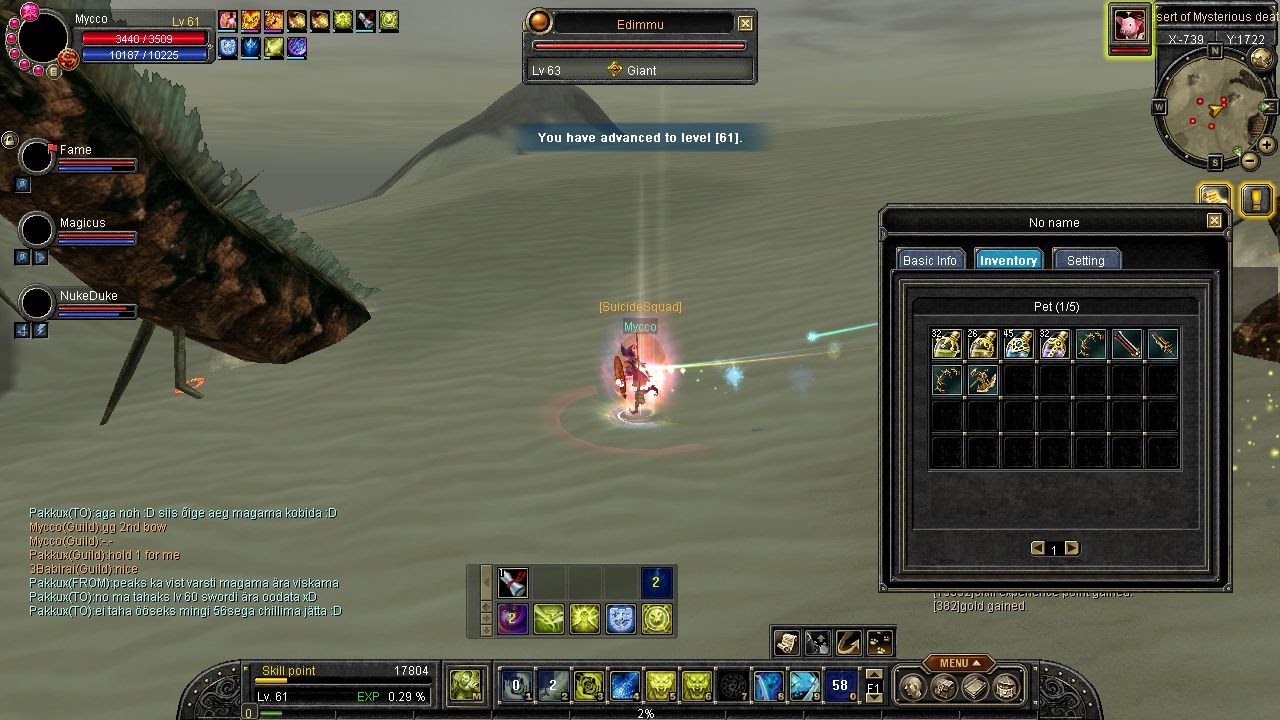Open the world map globe button
This screenshot has height=720, width=1280.
1262,59
